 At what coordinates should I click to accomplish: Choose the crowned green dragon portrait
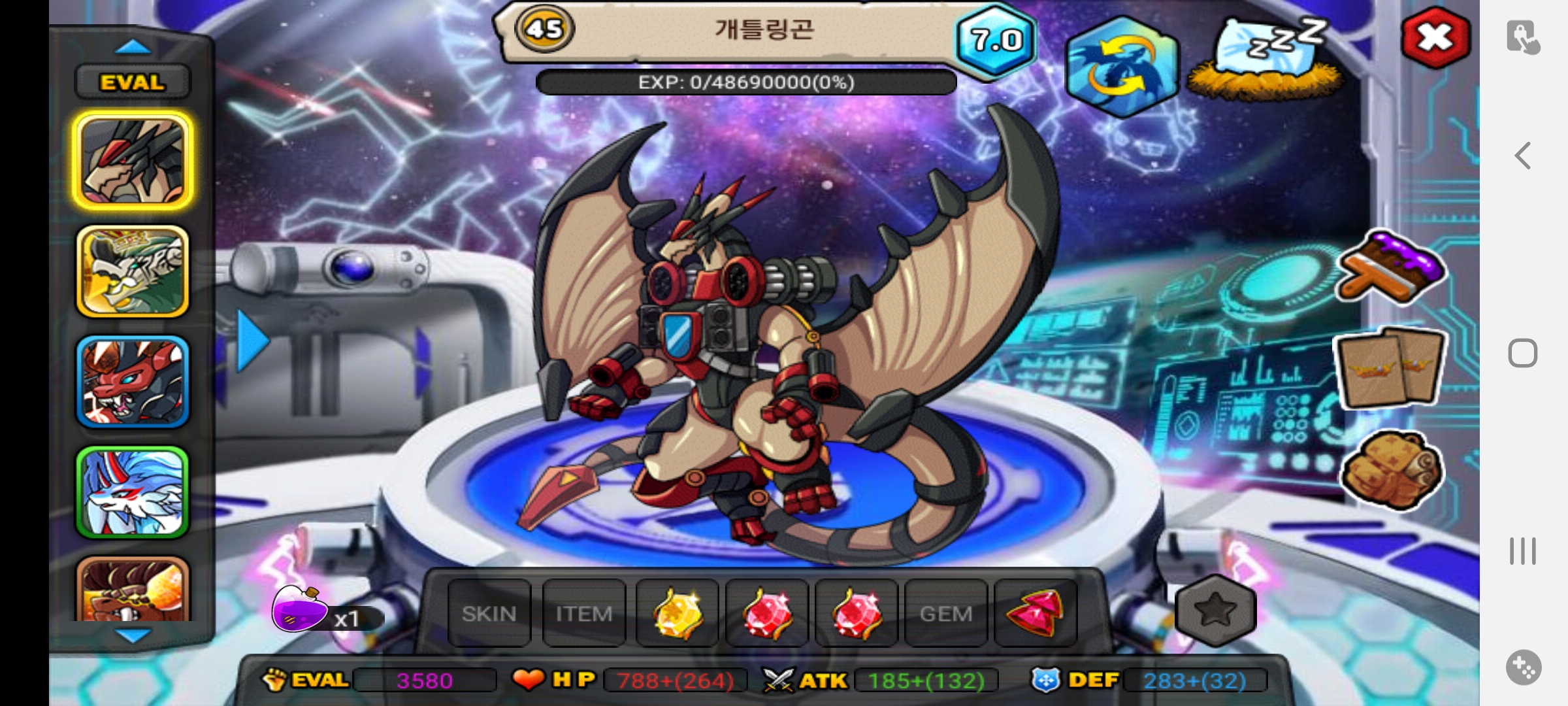tap(133, 271)
